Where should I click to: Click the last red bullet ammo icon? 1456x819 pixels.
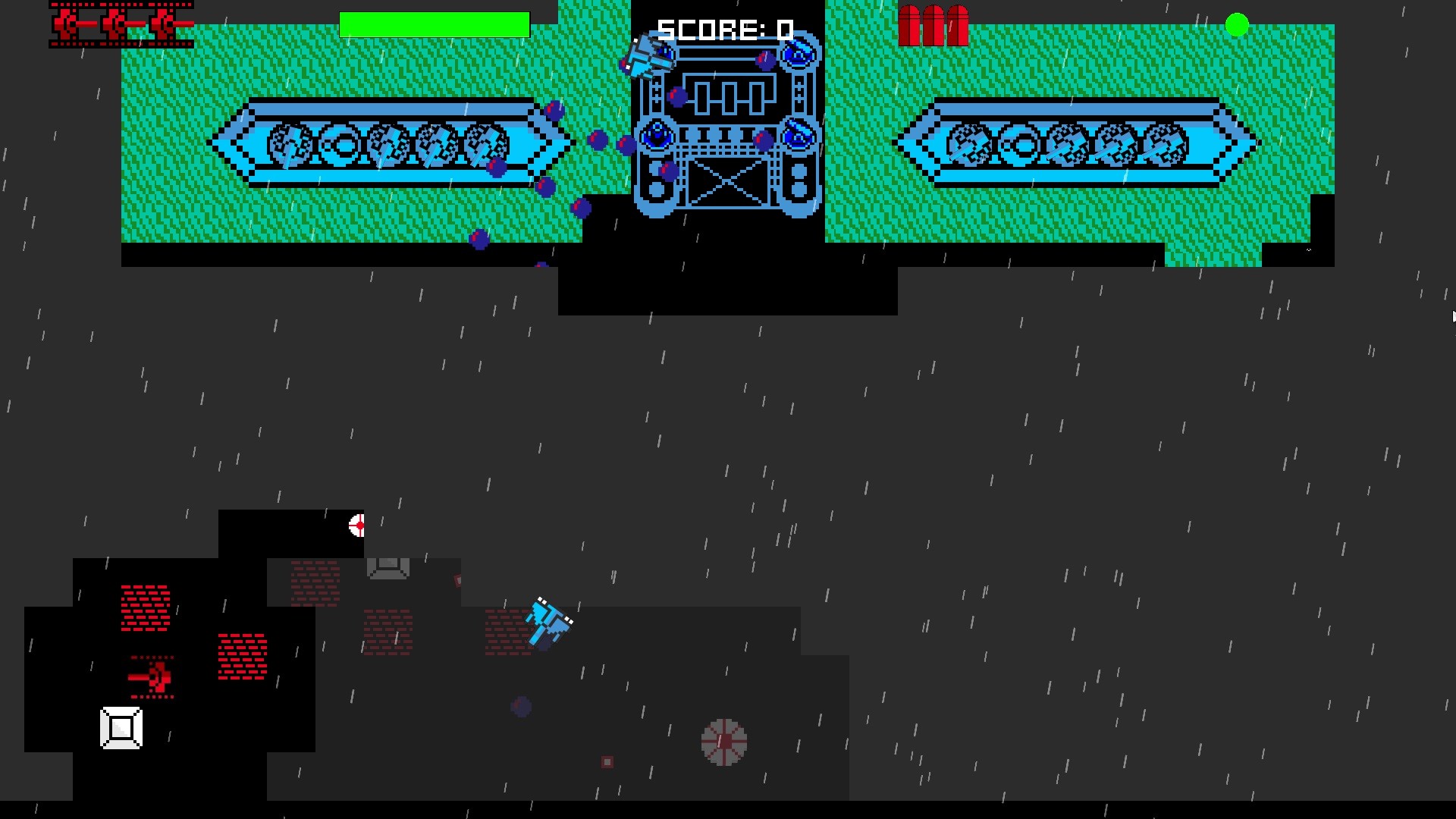click(x=958, y=27)
